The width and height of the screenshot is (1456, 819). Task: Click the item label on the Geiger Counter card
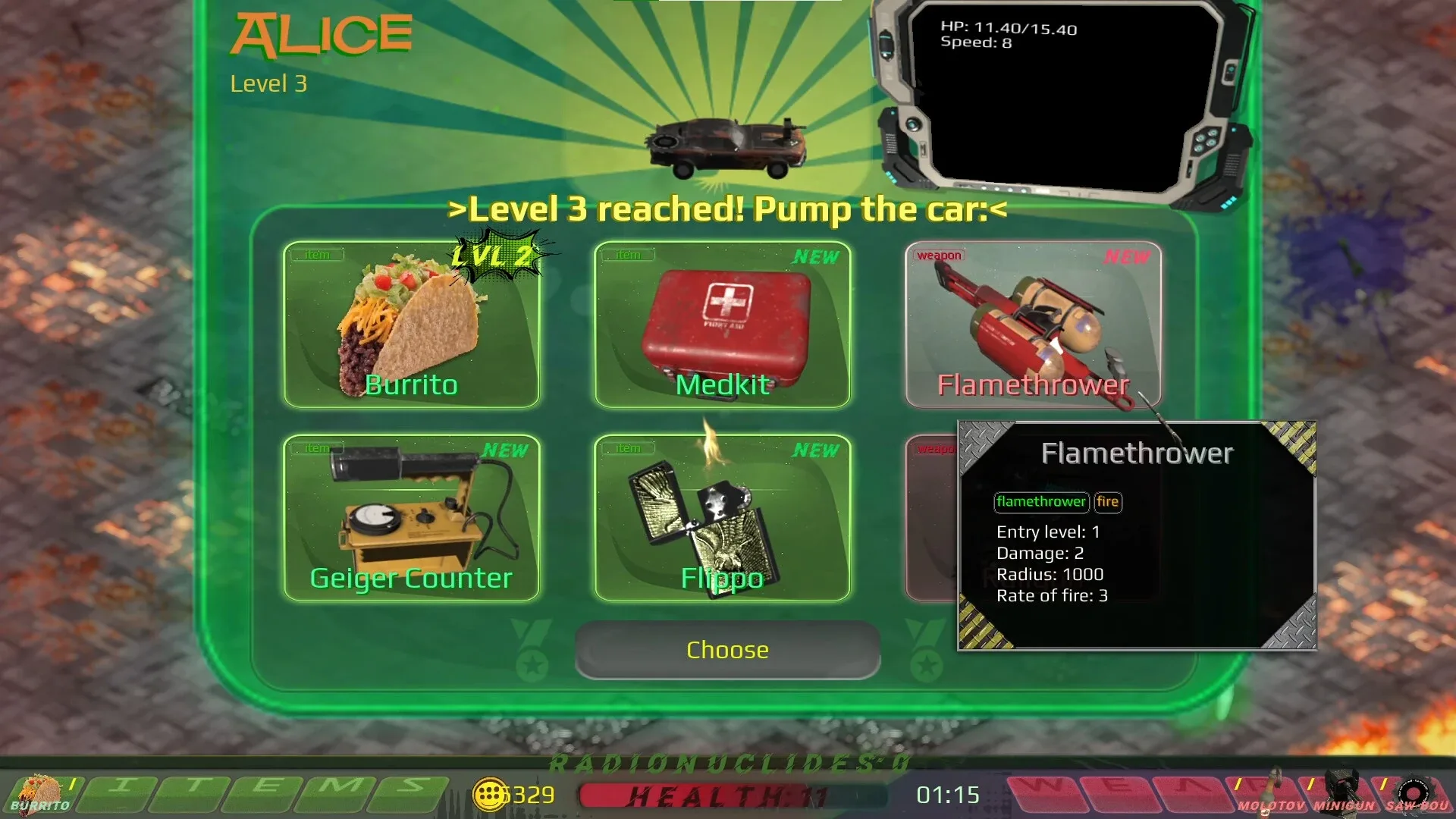point(318,448)
